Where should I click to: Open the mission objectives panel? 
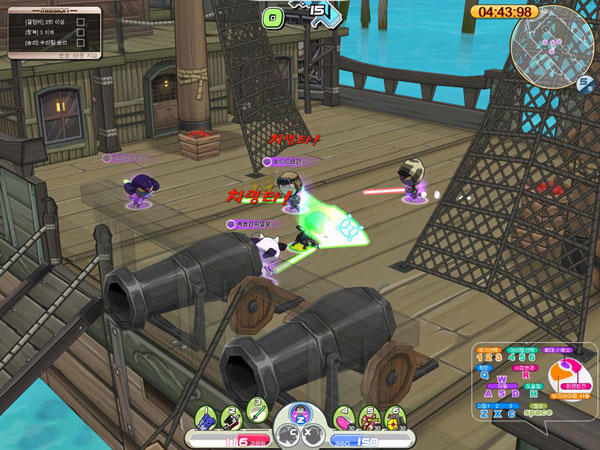coord(55,34)
